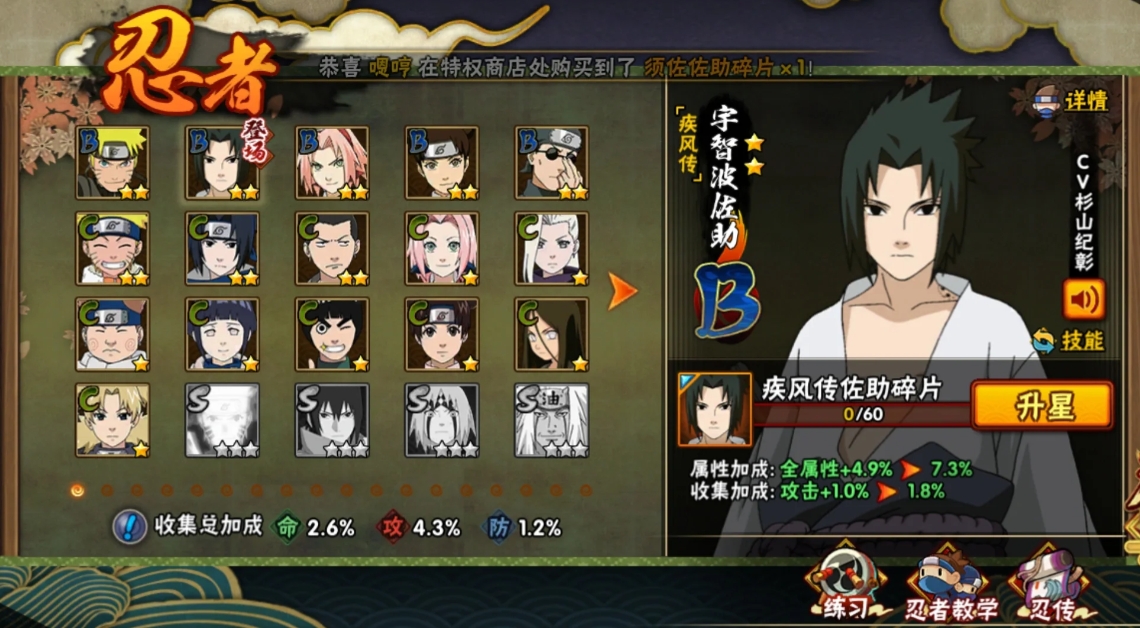Go to next ninja page arrow
The width and height of the screenshot is (1140, 628).
coord(622,291)
